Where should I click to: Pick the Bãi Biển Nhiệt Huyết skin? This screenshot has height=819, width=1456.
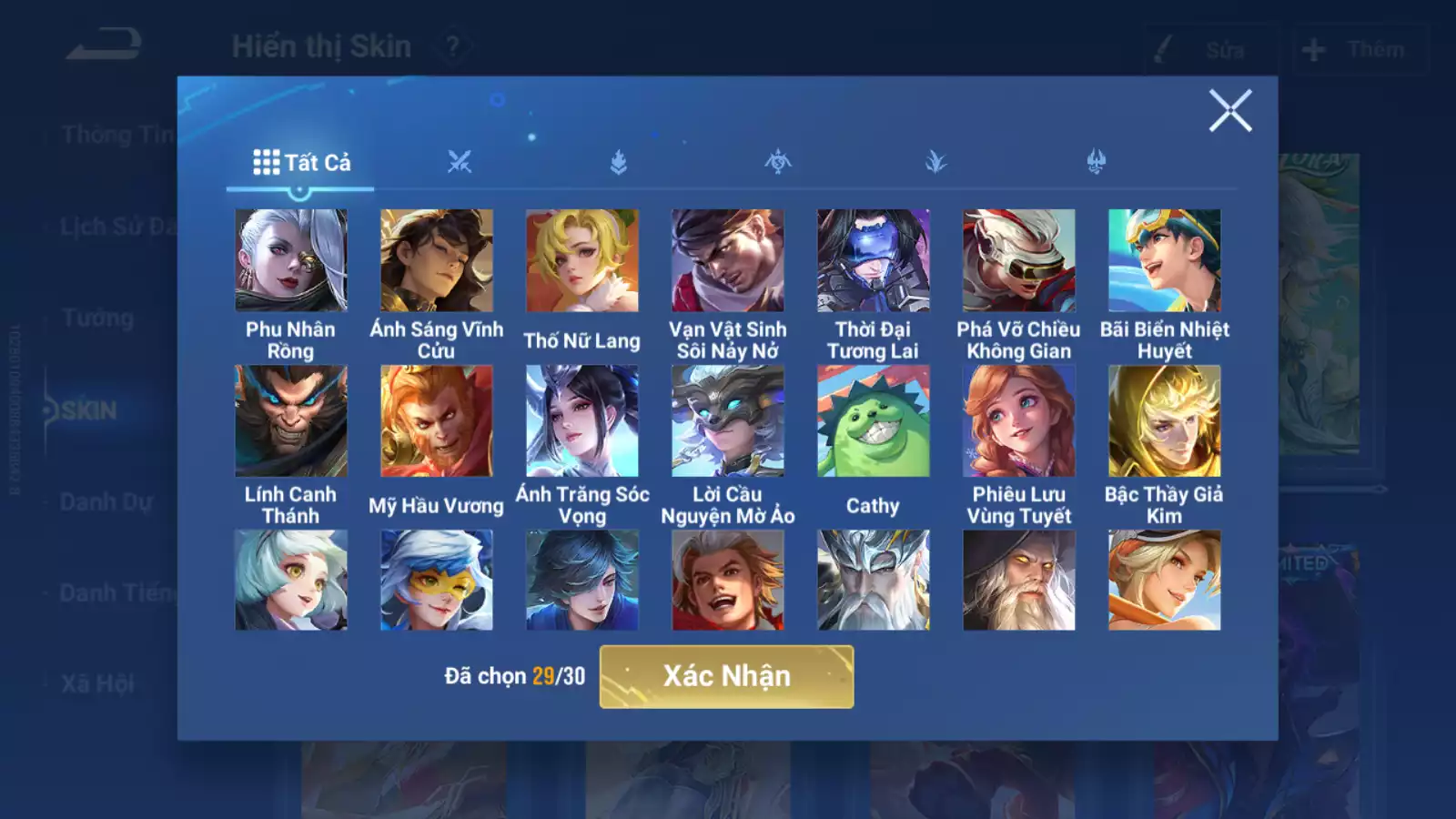tap(1164, 261)
